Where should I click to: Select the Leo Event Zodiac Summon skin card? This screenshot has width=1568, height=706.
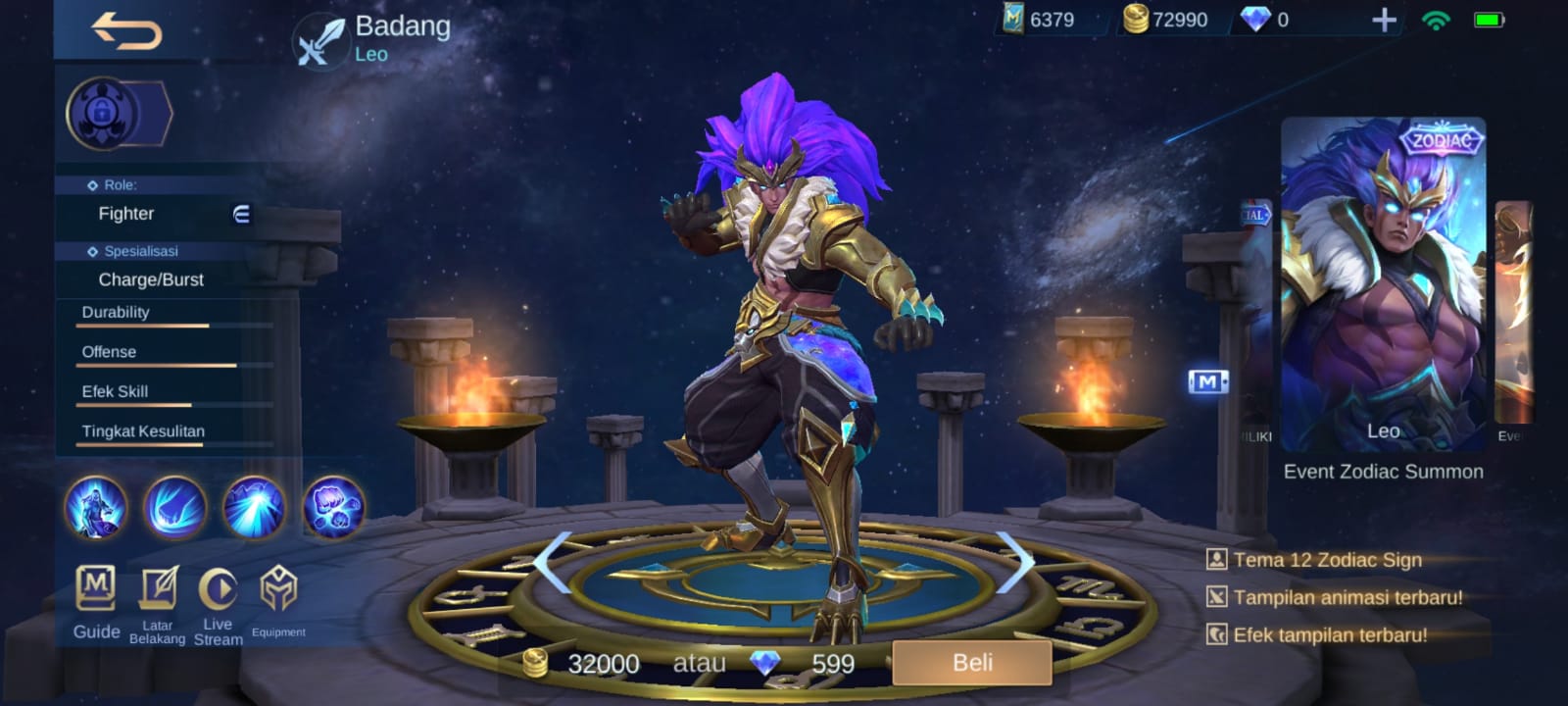(x=1382, y=284)
